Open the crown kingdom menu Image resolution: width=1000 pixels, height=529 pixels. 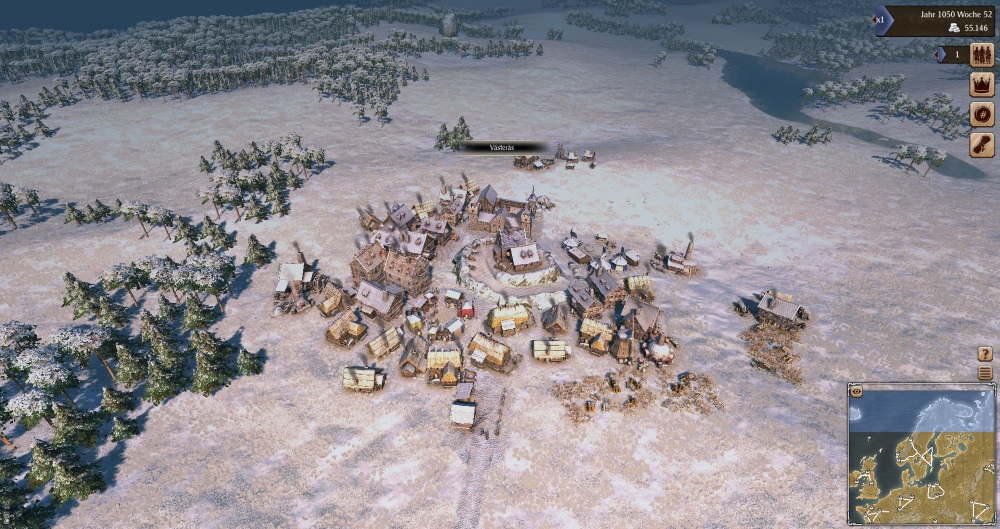point(982,85)
